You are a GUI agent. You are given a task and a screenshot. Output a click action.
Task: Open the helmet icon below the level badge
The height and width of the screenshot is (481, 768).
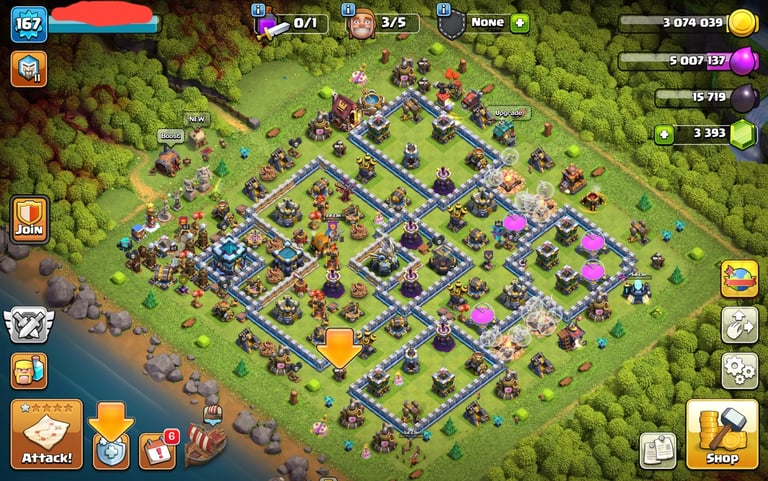[29, 68]
